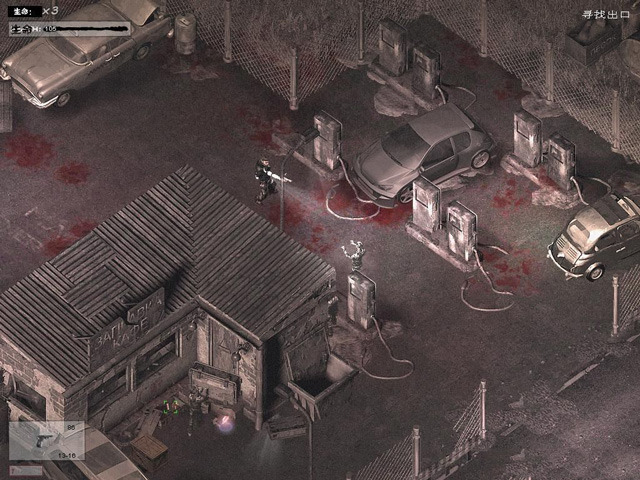Click the 寻找出口 objective text

tap(602, 14)
